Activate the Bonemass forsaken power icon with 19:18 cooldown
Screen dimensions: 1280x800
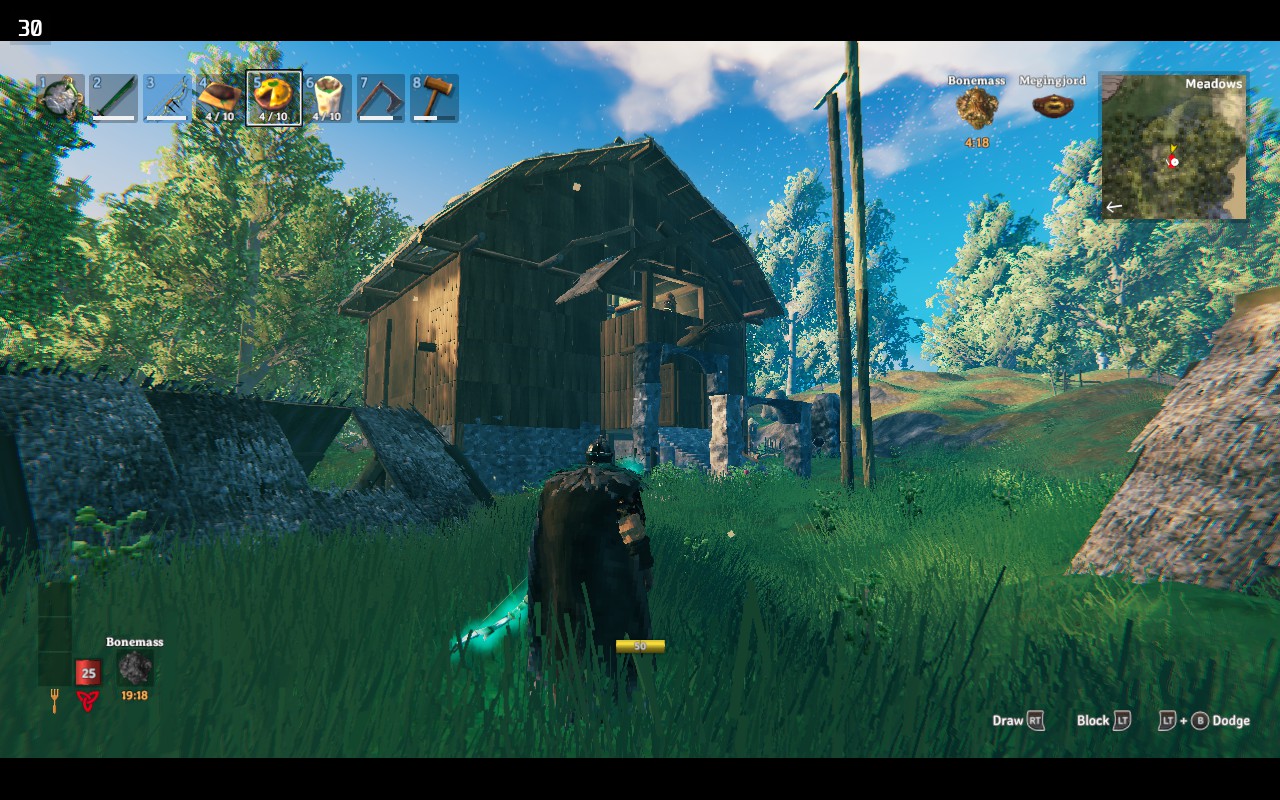pos(135,668)
